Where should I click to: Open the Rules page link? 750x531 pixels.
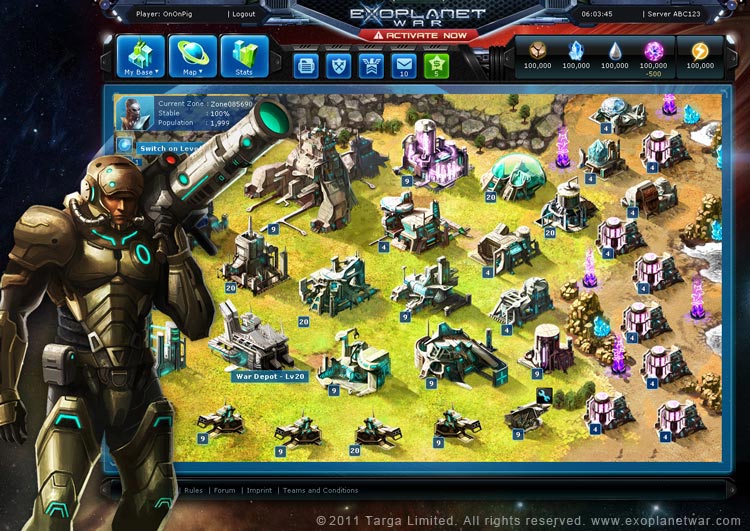click(193, 490)
